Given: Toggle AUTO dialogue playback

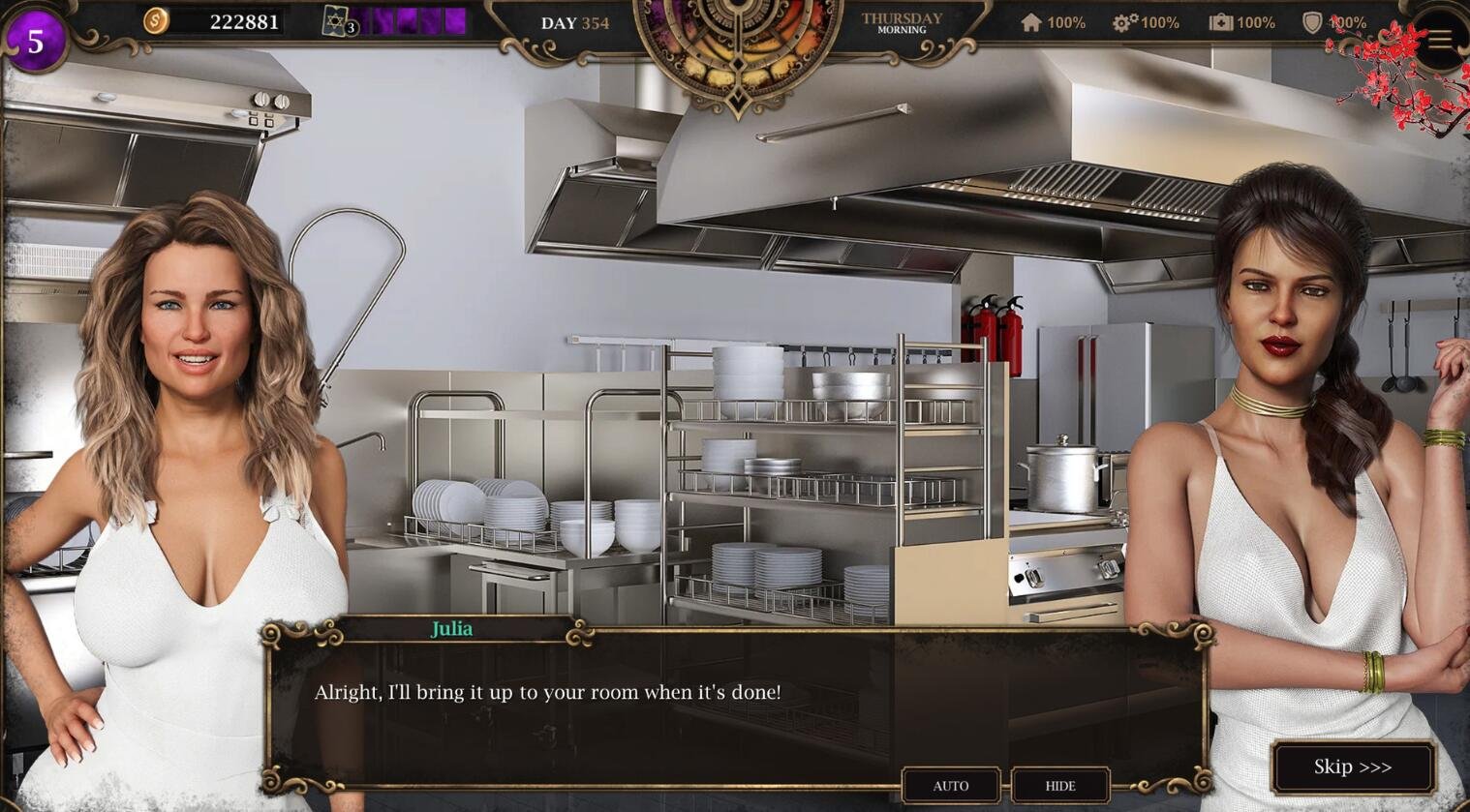Looking at the screenshot, I should coord(951,785).
